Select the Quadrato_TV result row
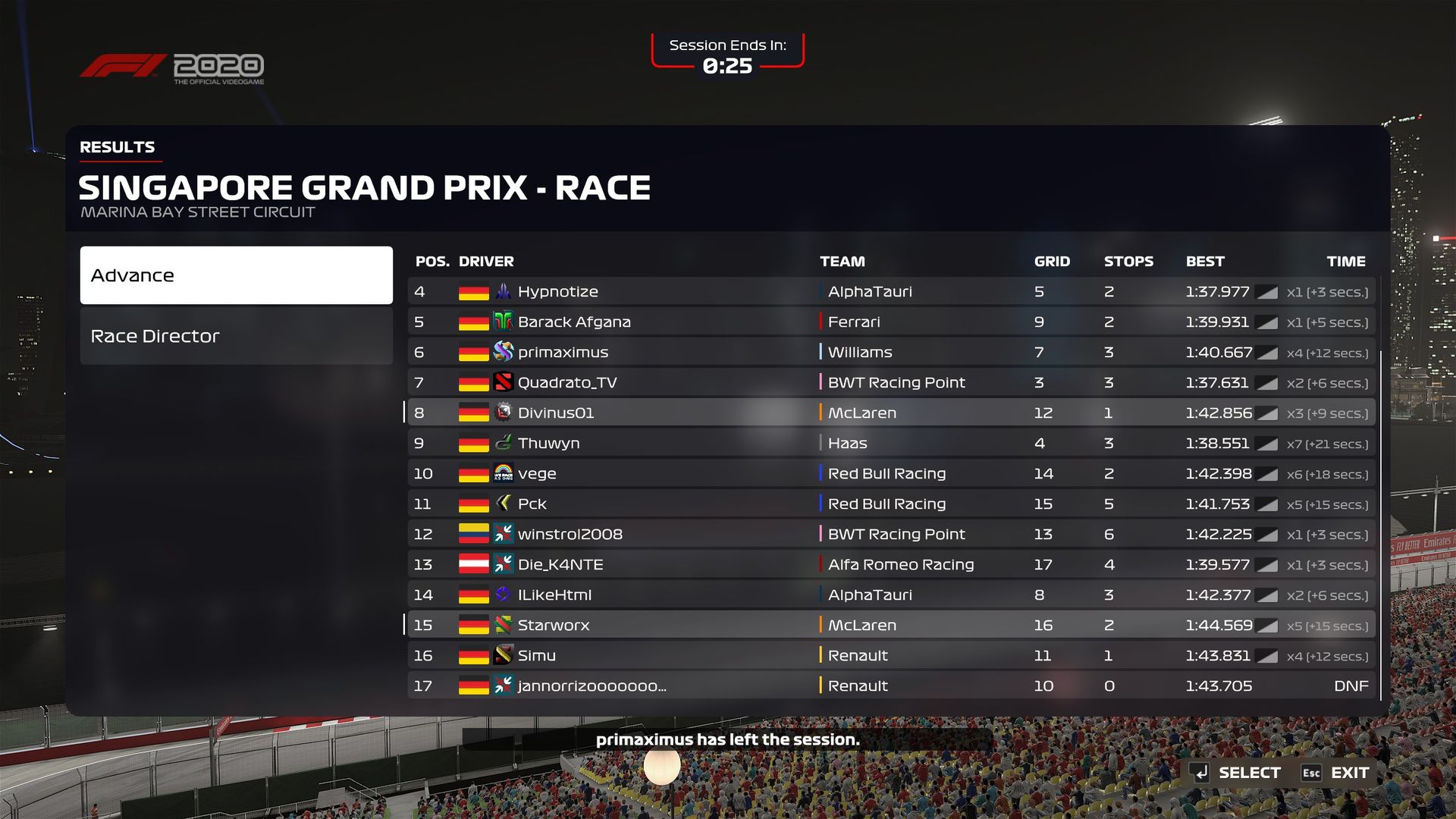This screenshot has width=1456, height=819. [891, 382]
